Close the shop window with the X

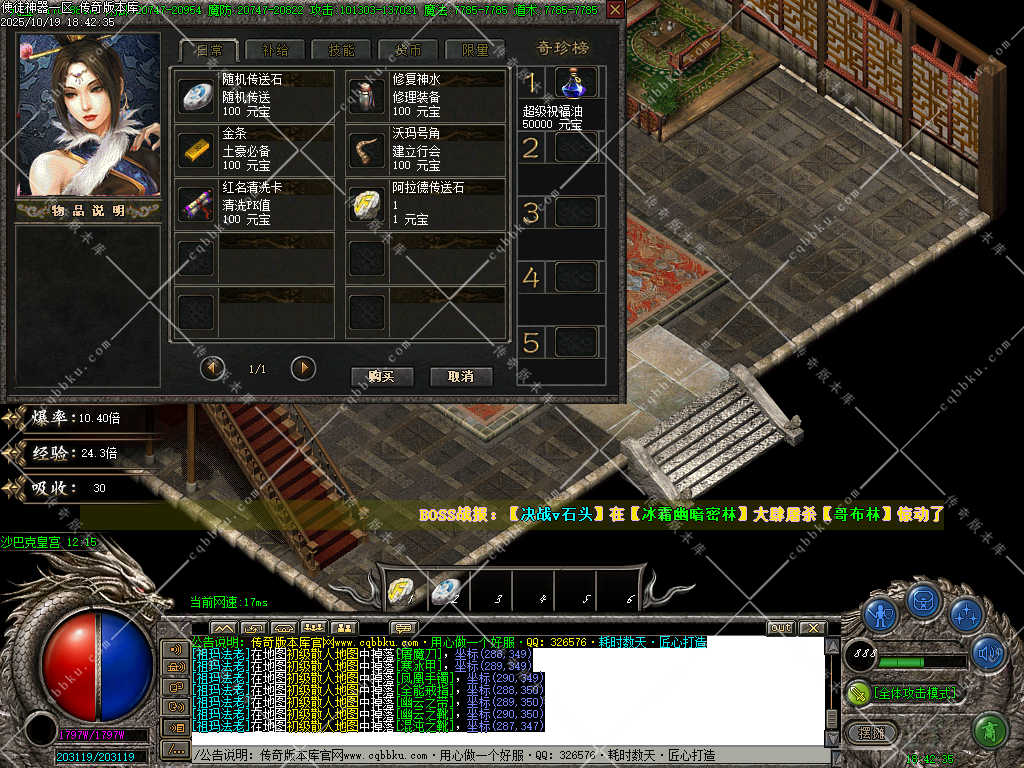(615, 10)
